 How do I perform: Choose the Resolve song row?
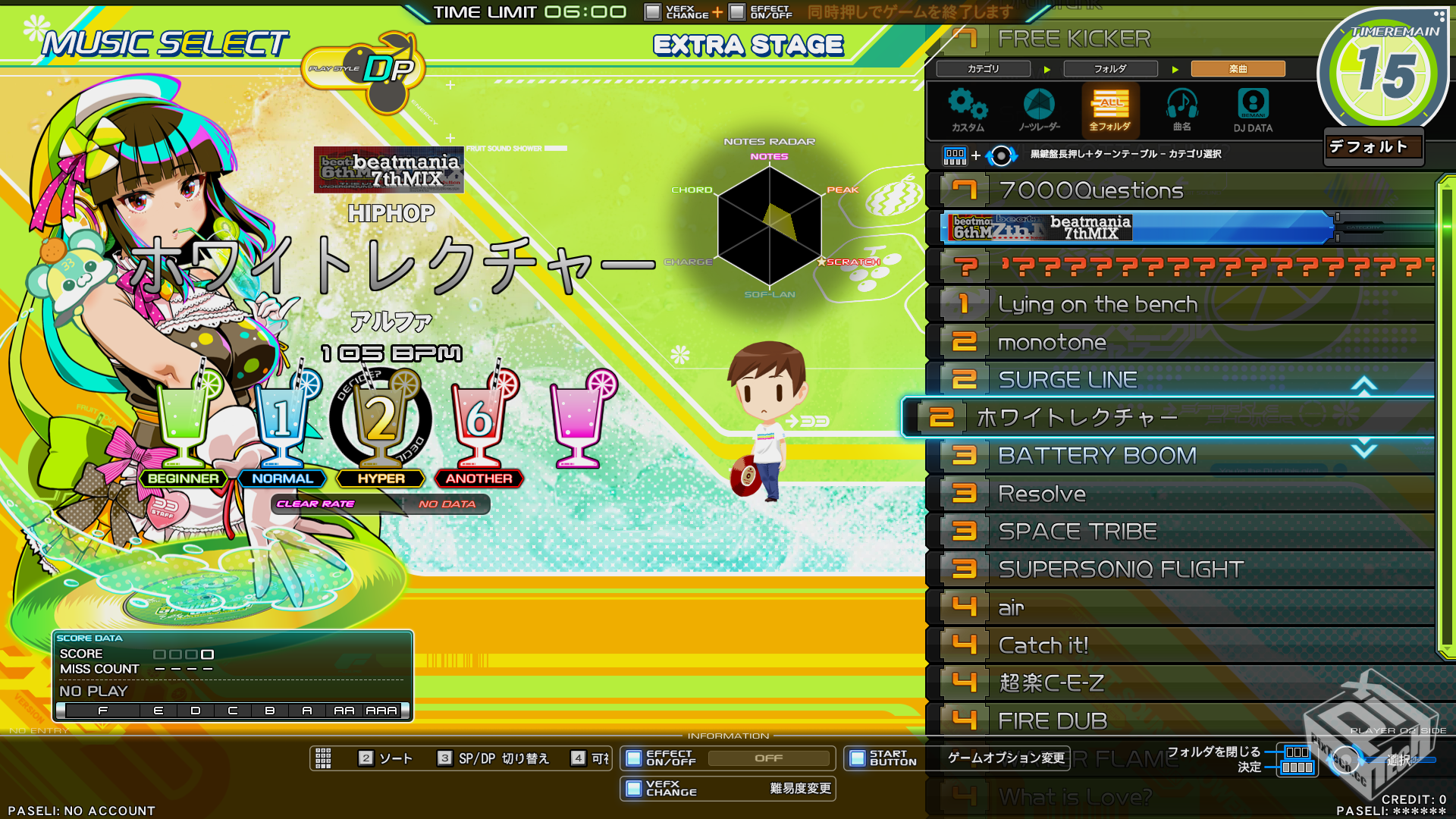(1183, 494)
